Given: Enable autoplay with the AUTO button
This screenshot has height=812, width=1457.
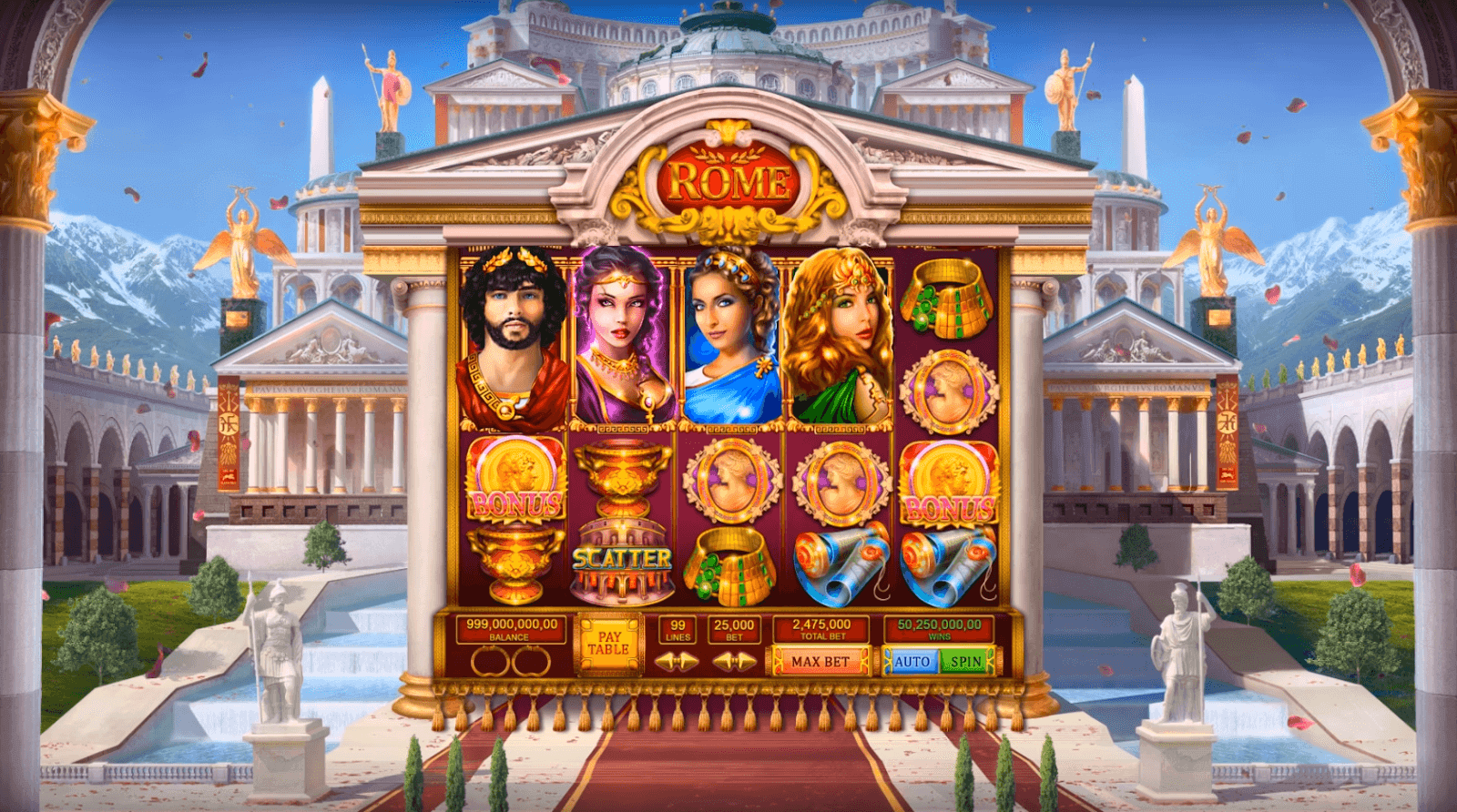Looking at the screenshot, I should point(916,660).
